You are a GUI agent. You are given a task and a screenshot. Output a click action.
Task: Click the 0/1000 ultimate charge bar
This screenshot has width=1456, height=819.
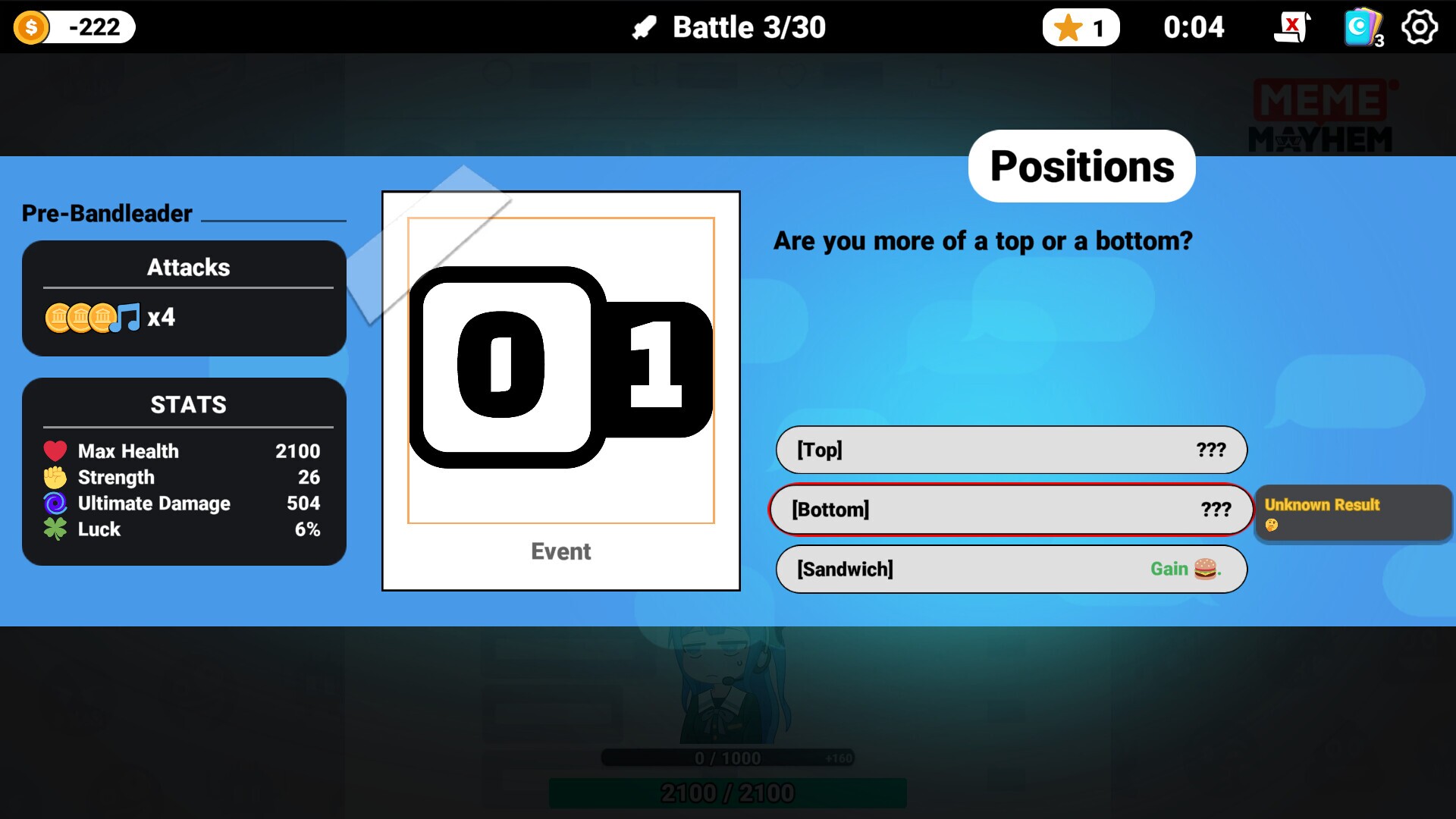tap(727, 757)
